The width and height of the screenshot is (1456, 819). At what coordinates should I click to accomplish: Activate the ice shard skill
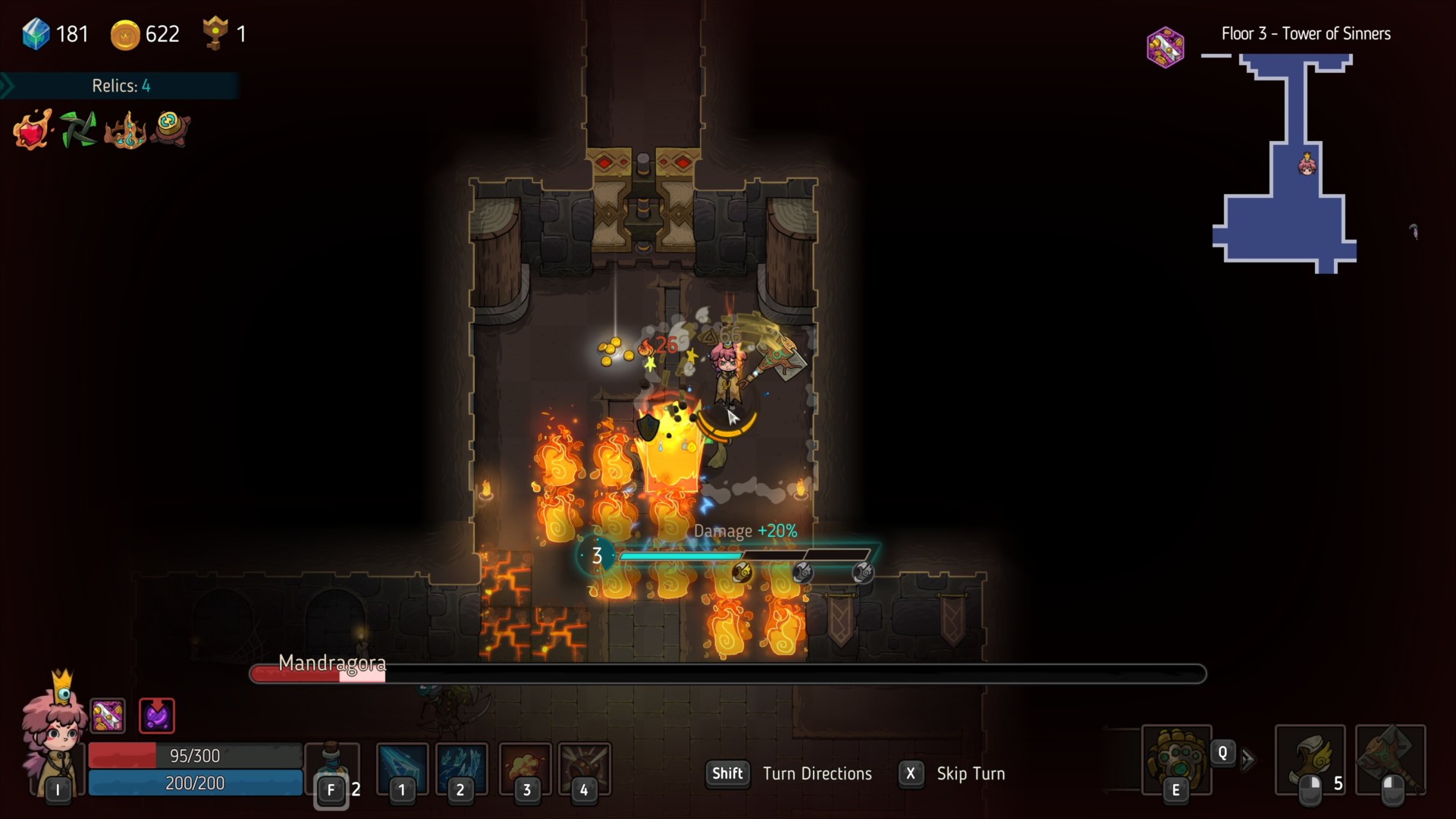tap(402, 767)
